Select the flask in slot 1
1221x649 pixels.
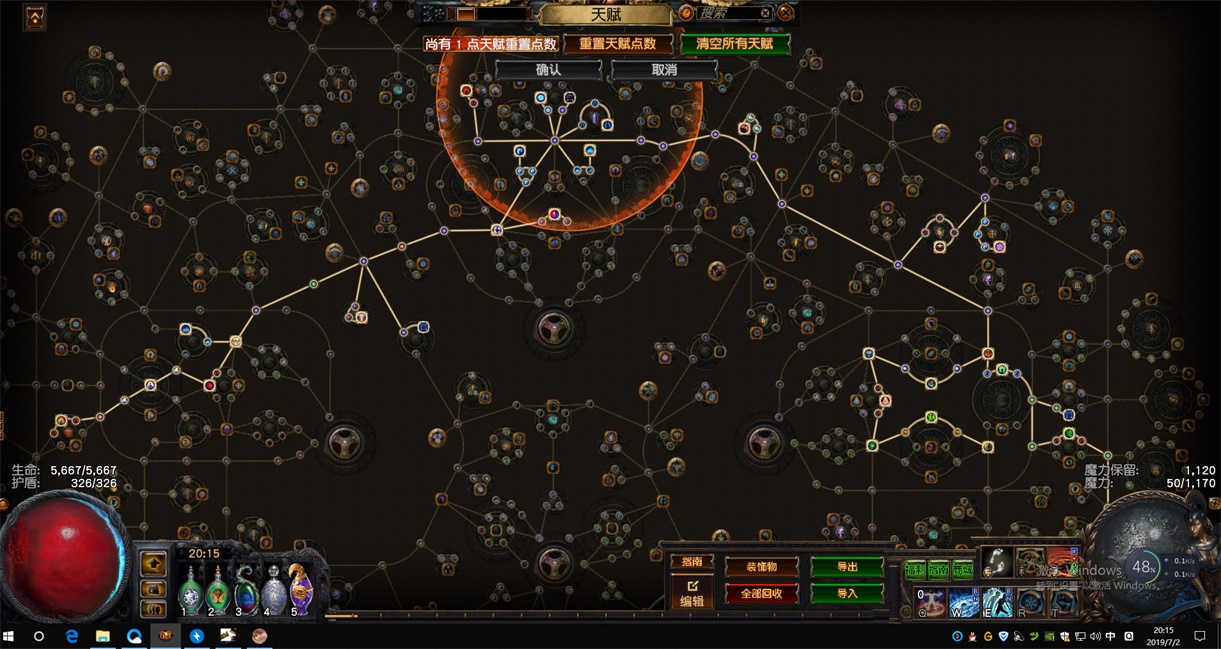(190, 590)
